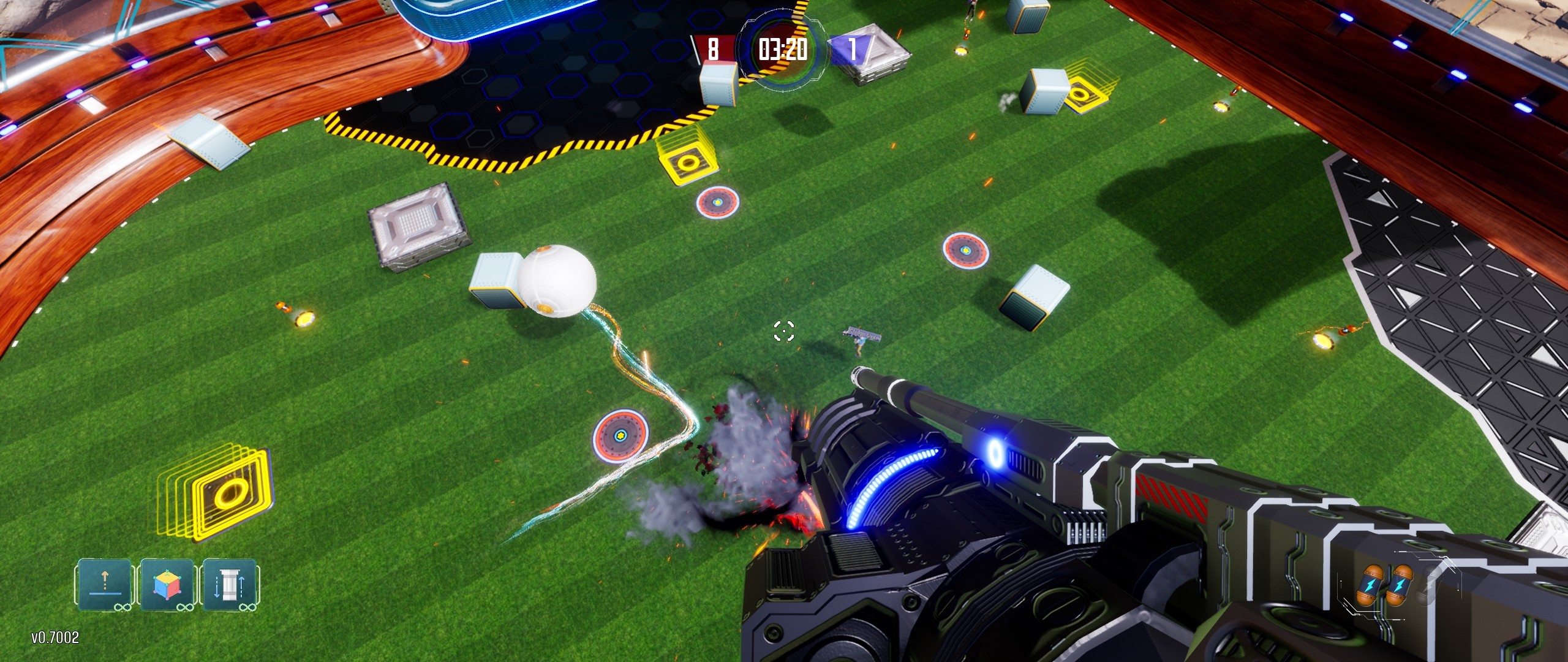Select the colorful cube build ability
Screen dimensions: 1568x662
pos(167,584)
